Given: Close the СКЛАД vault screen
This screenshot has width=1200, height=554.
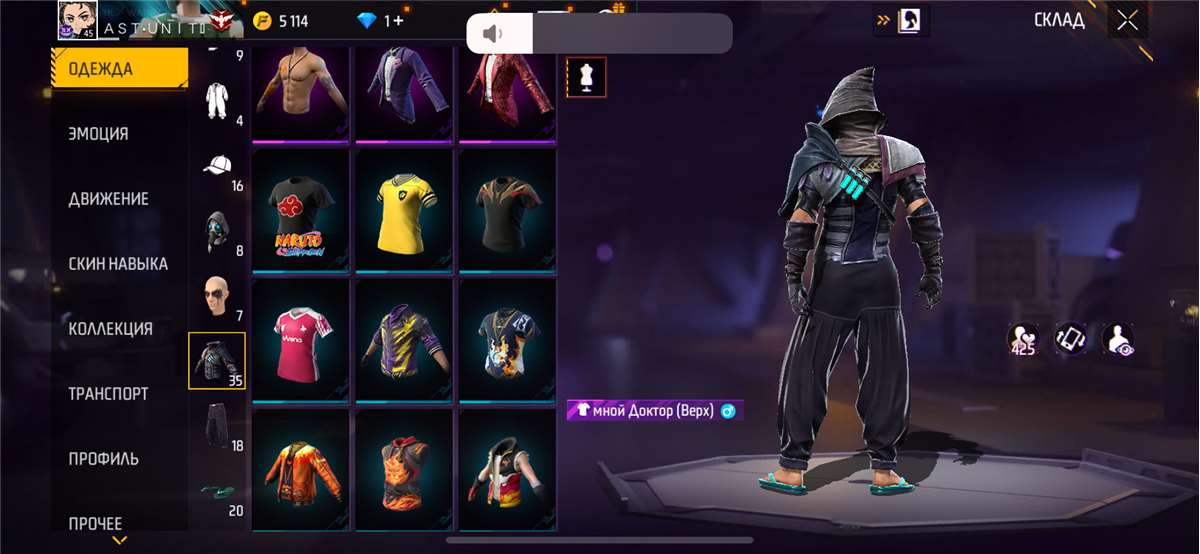Looking at the screenshot, I should 1127,21.
